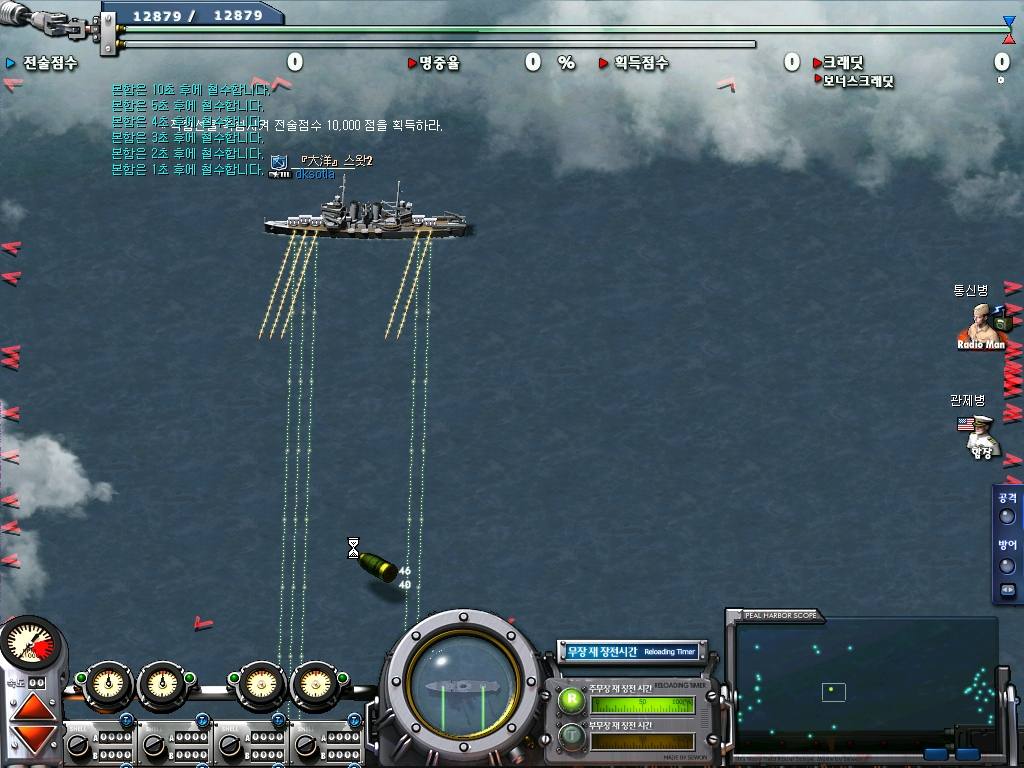This screenshot has height=768, width=1024.
Task: Select the green R main weapon button
Action: click(x=572, y=700)
